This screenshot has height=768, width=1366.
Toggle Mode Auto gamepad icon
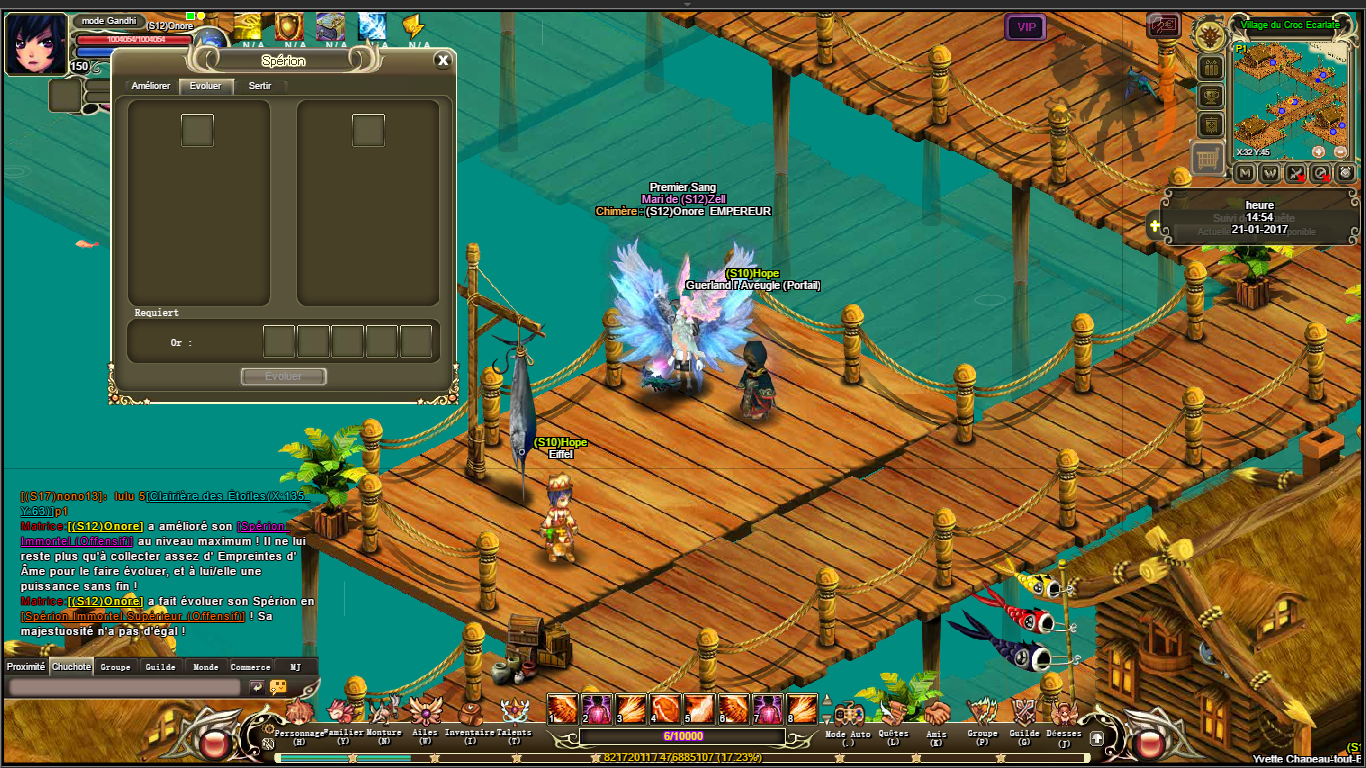pos(848,714)
